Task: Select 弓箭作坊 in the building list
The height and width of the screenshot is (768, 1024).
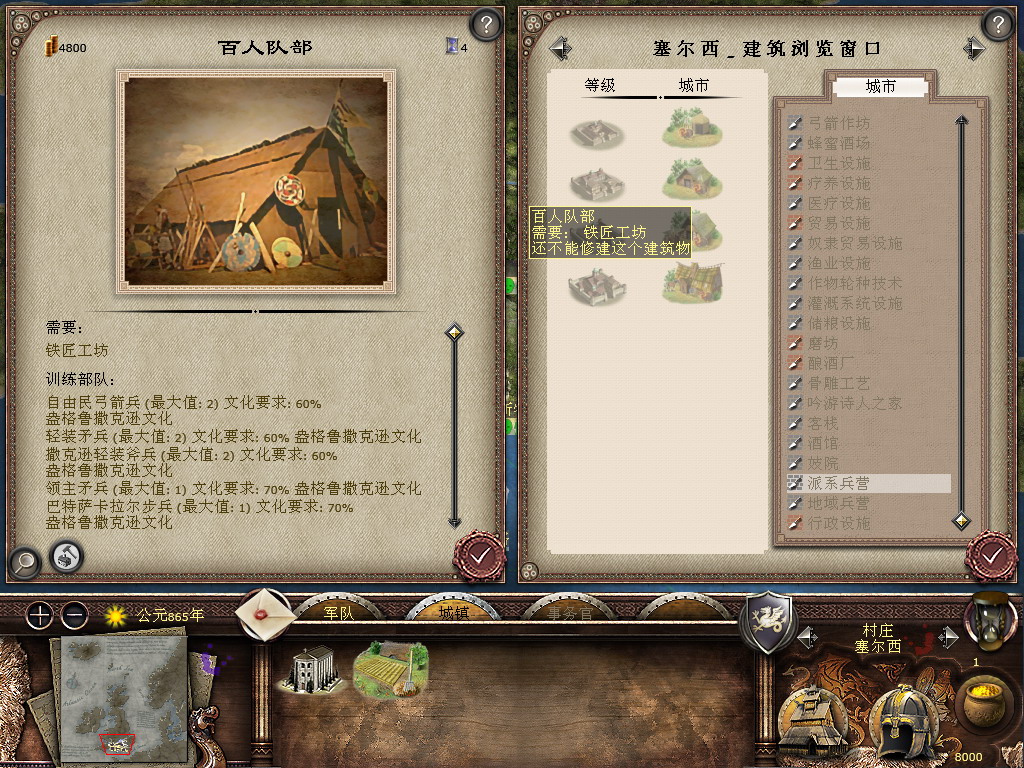Action: pyautogui.click(x=839, y=123)
